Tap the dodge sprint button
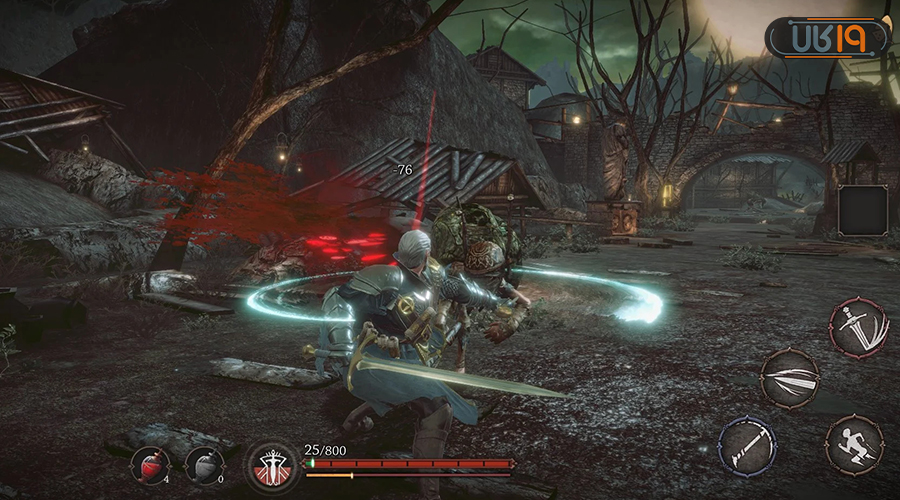This screenshot has width=900, height=500. 854,445
